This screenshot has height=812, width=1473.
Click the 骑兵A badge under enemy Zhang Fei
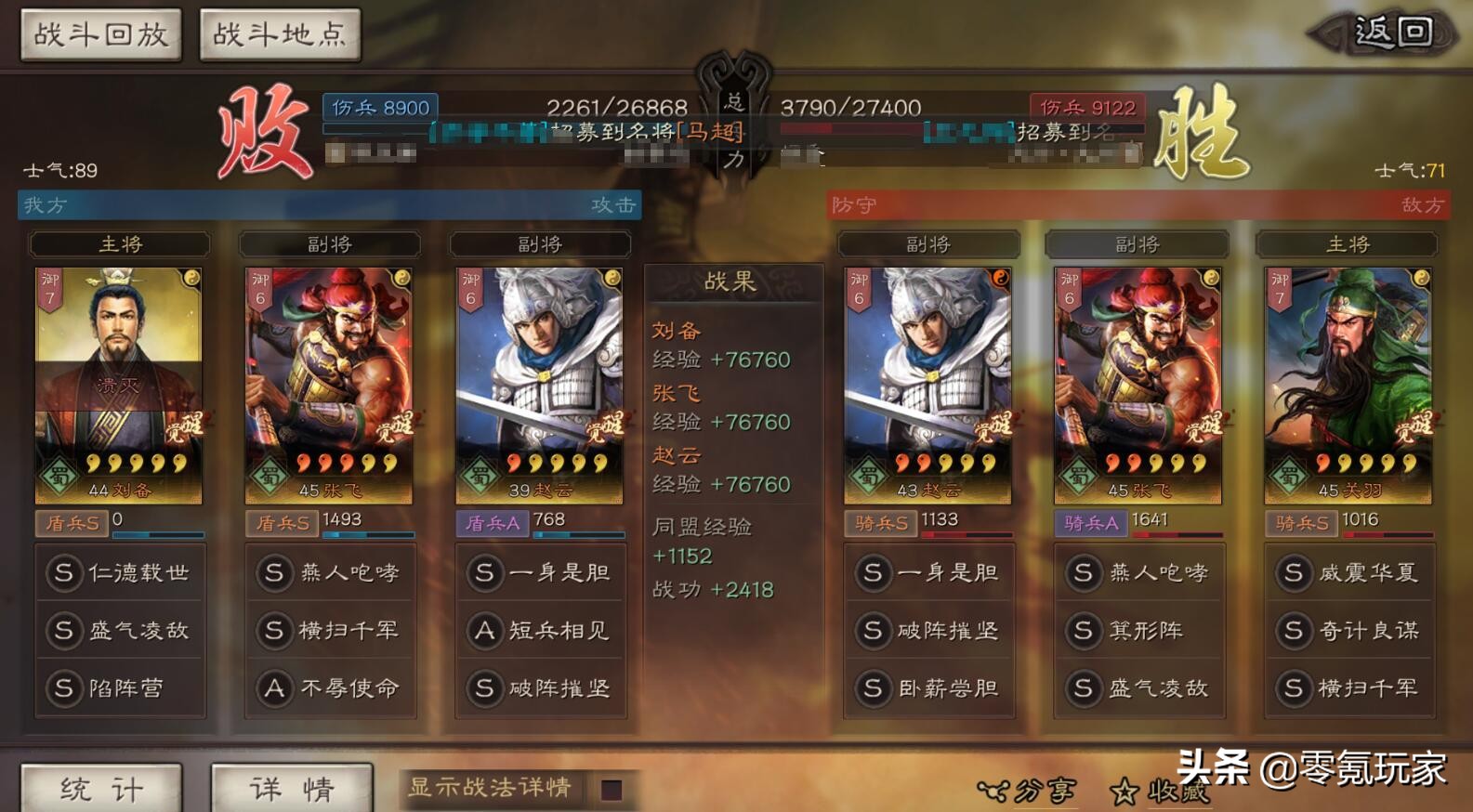1089,523
